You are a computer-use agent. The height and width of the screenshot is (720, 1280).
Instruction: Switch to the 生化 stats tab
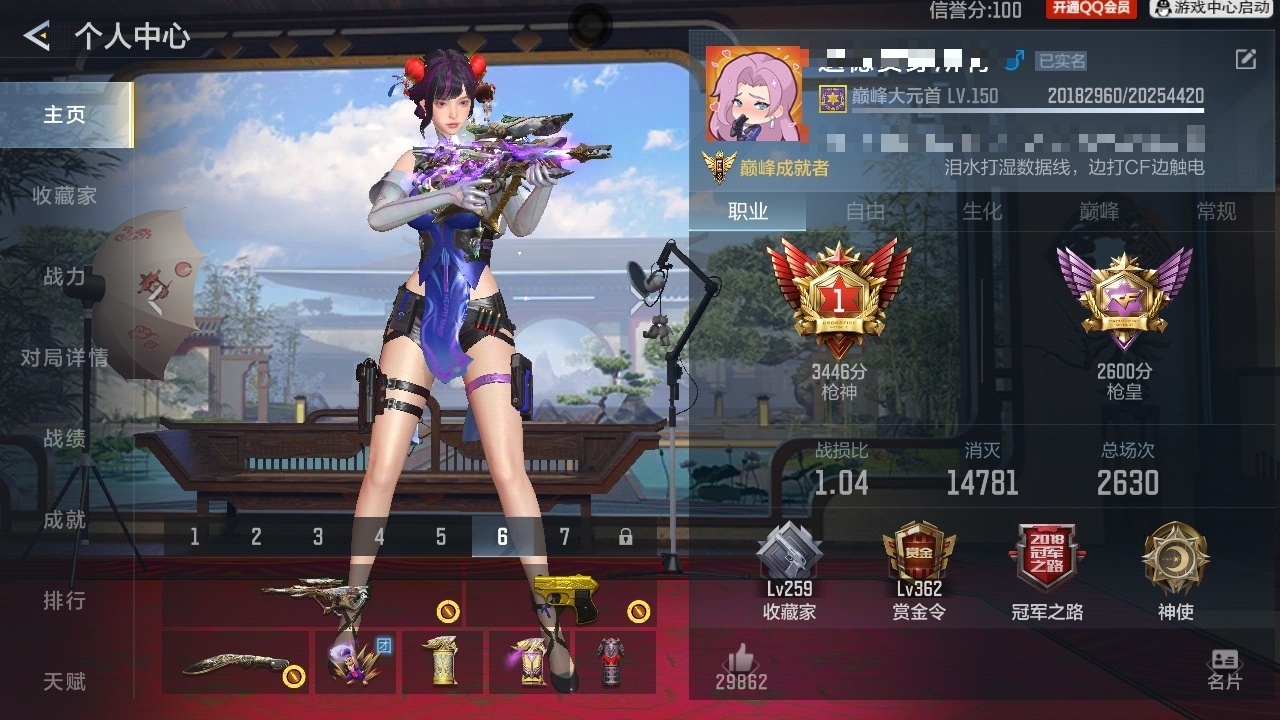point(982,211)
